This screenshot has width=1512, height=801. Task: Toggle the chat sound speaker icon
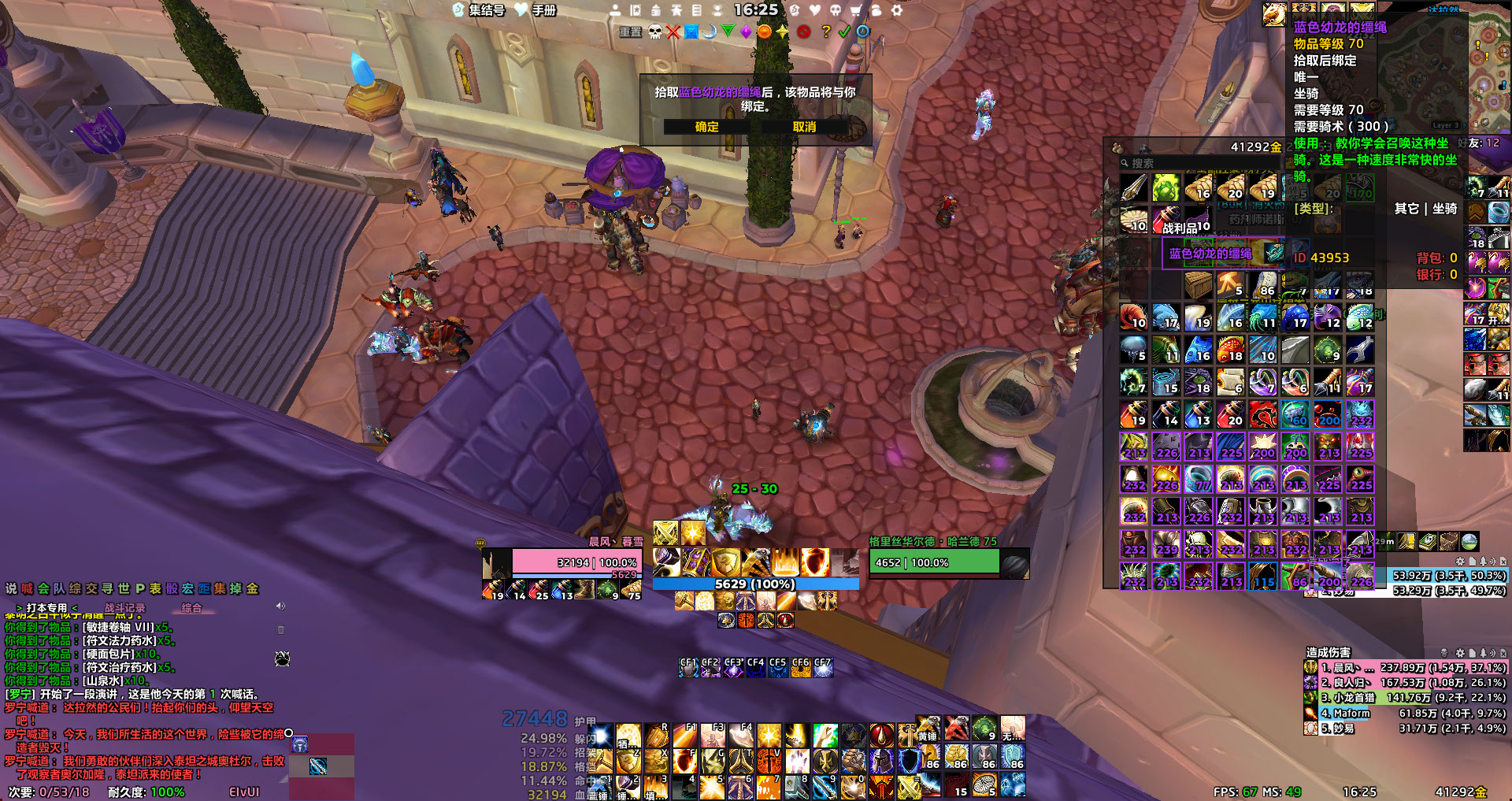coord(280,606)
